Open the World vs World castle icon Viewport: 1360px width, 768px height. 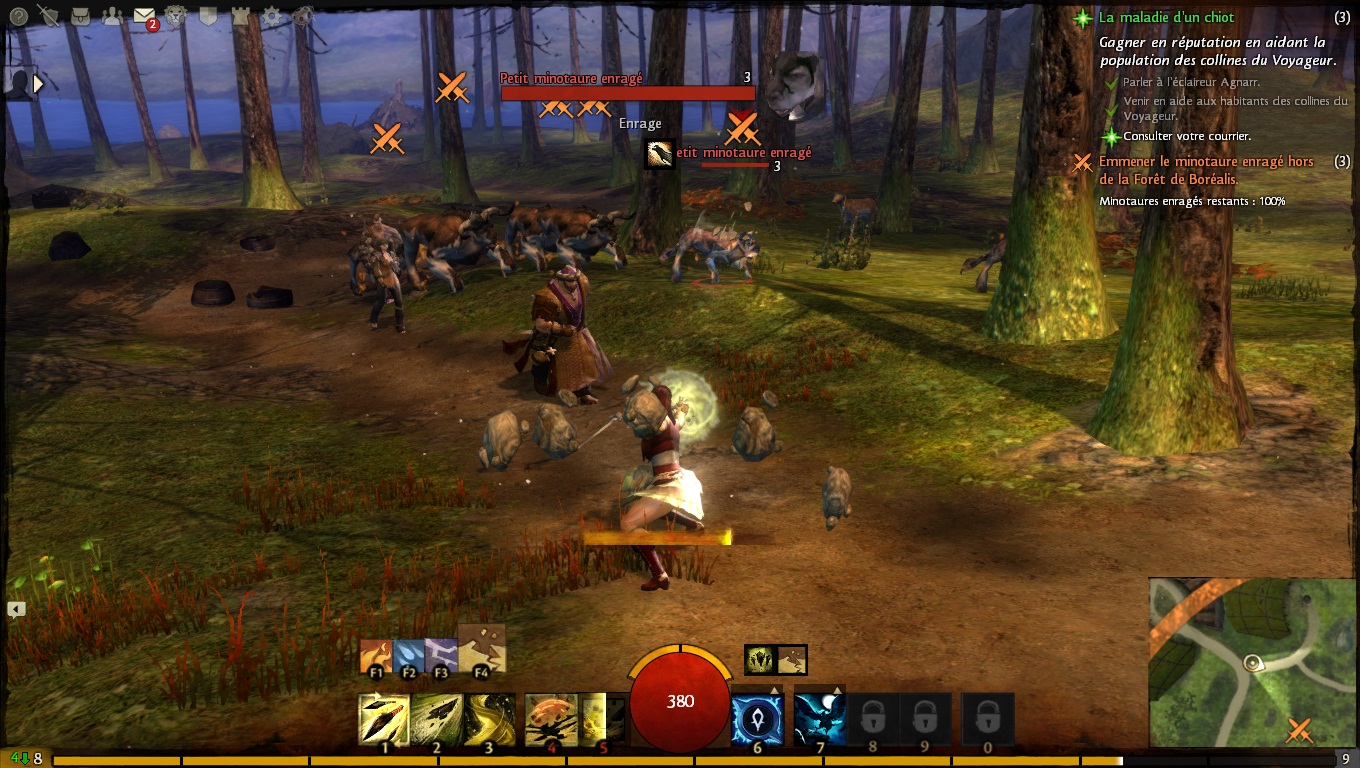(x=240, y=15)
